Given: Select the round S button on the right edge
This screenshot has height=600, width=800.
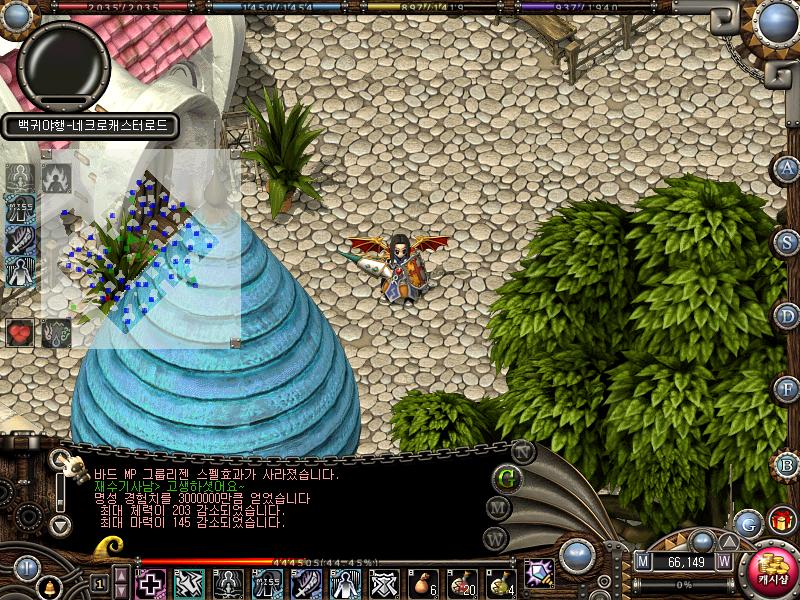Looking at the screenshot, I should click(x=788, y=242).
